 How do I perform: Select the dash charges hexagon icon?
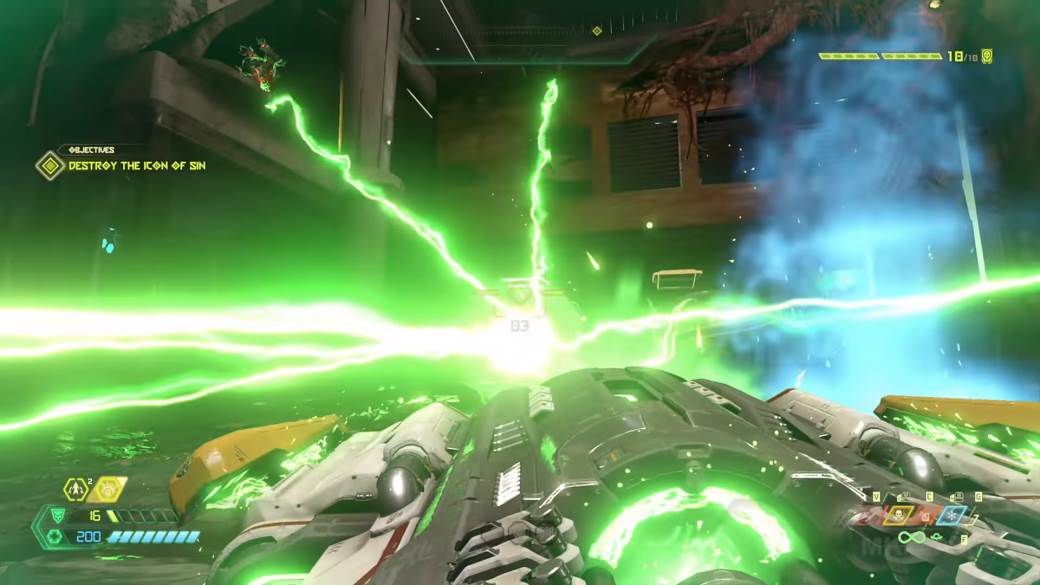(x=78, y=489)
